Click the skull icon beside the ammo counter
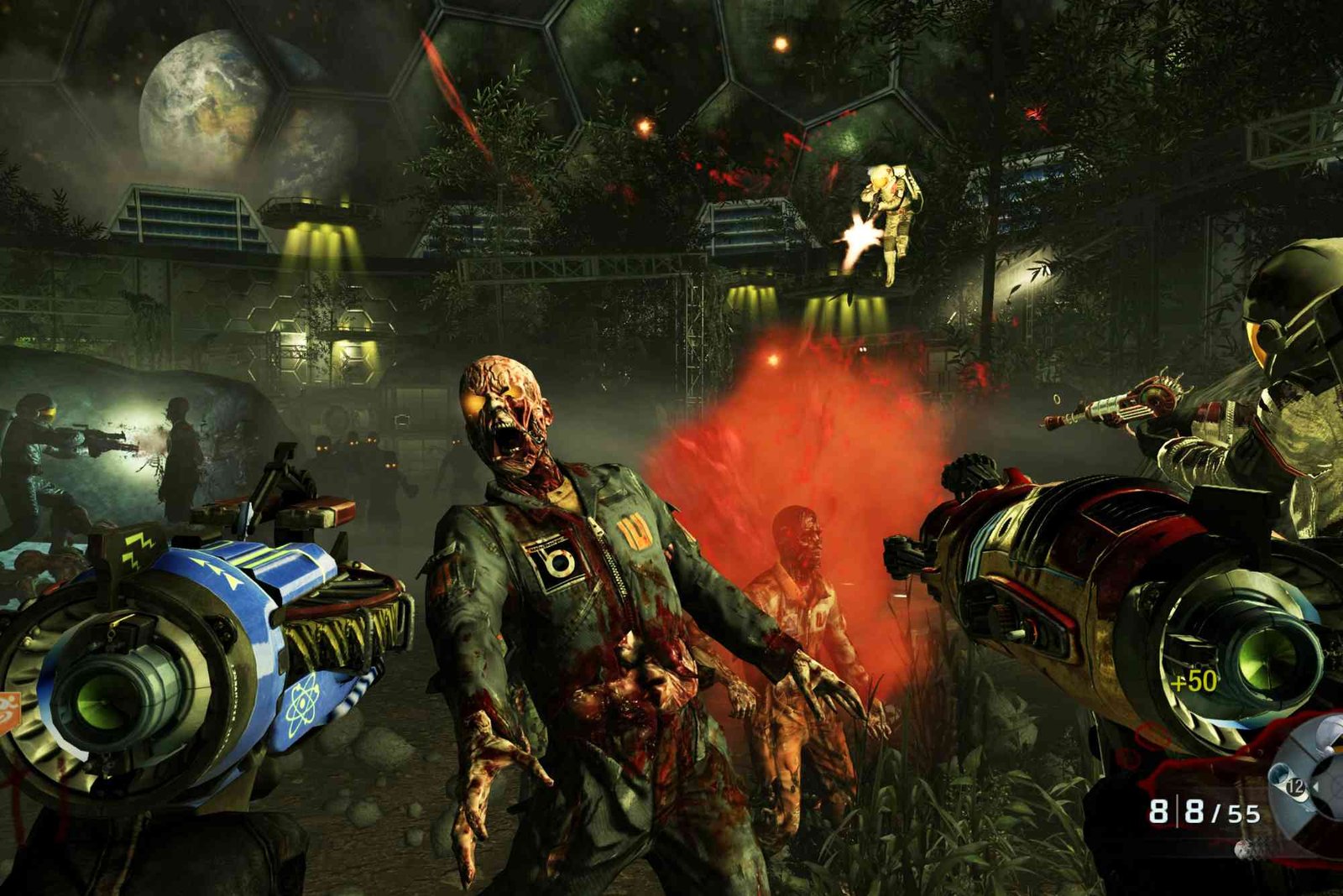The width and height of the screenshot is (1343, 896). 1243,848
